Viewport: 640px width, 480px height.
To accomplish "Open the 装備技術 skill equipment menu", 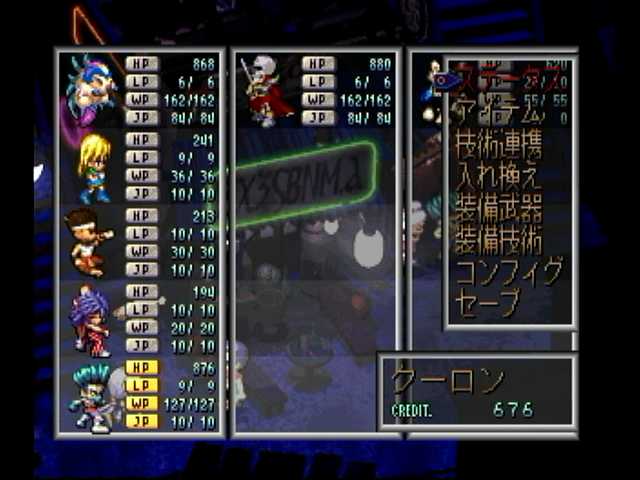I will pyautogui.click(x=499, y=241).
